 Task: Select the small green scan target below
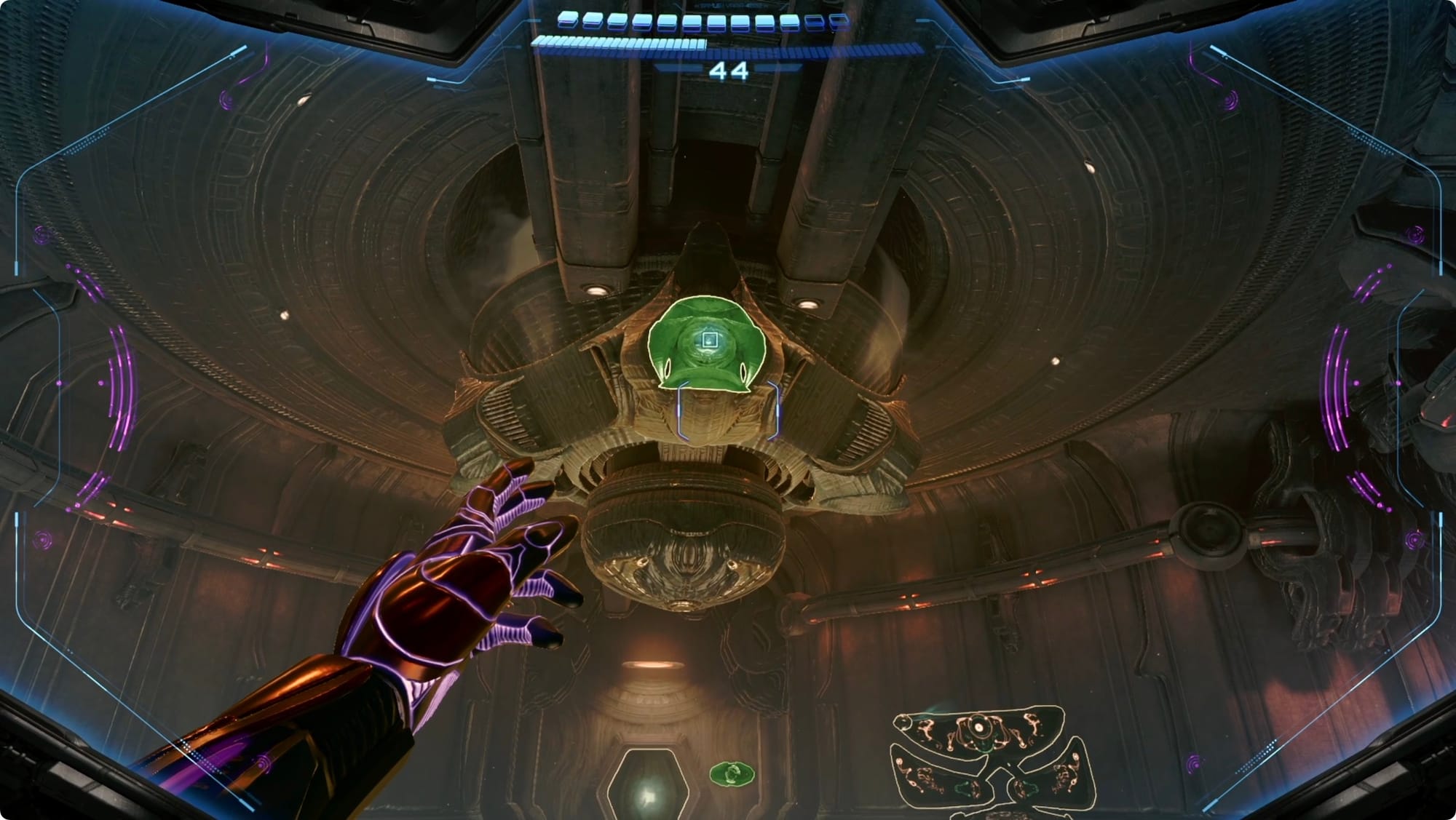tap(732, 773)
